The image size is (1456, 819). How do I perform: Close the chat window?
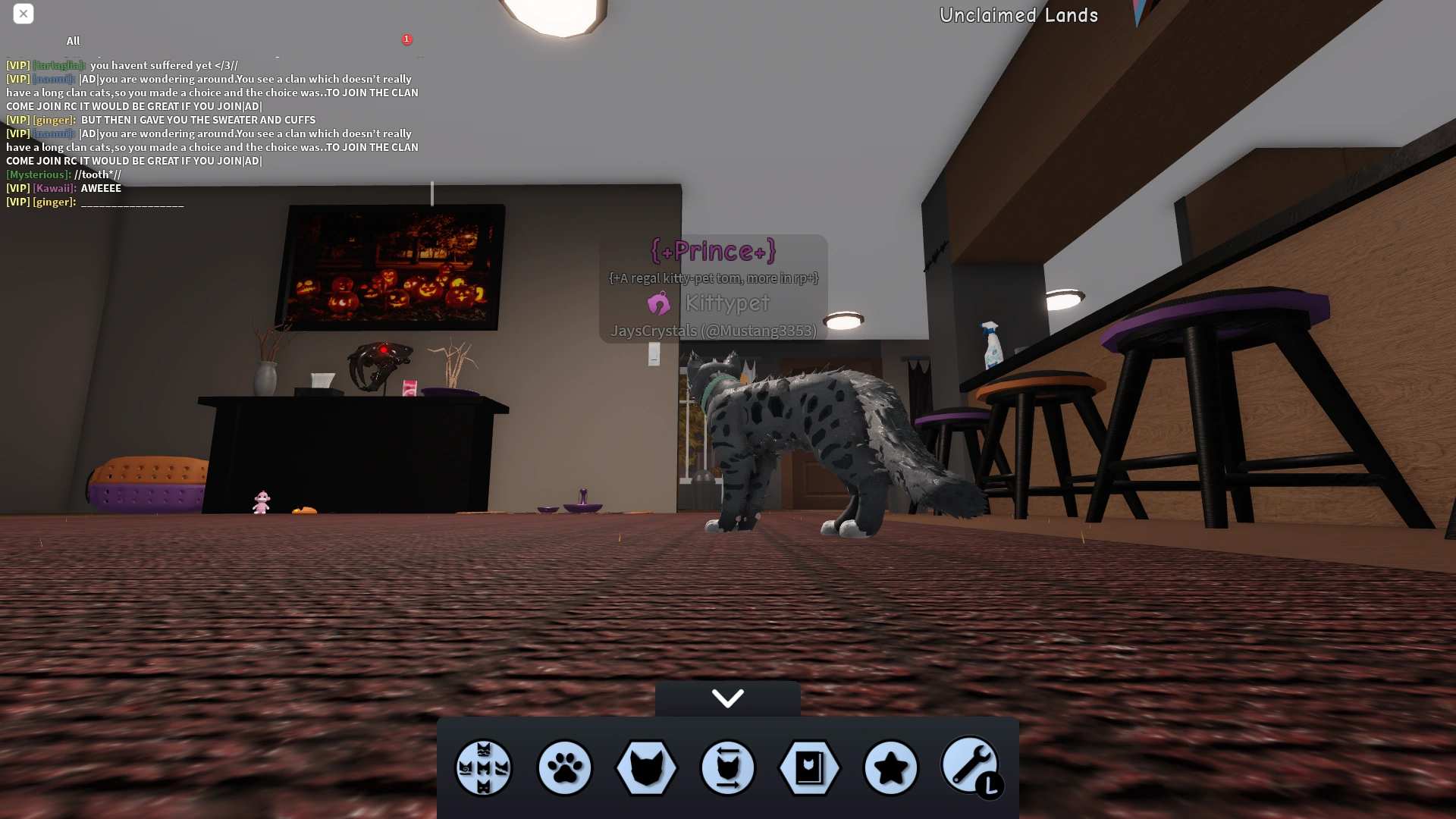tap(23, 14)
